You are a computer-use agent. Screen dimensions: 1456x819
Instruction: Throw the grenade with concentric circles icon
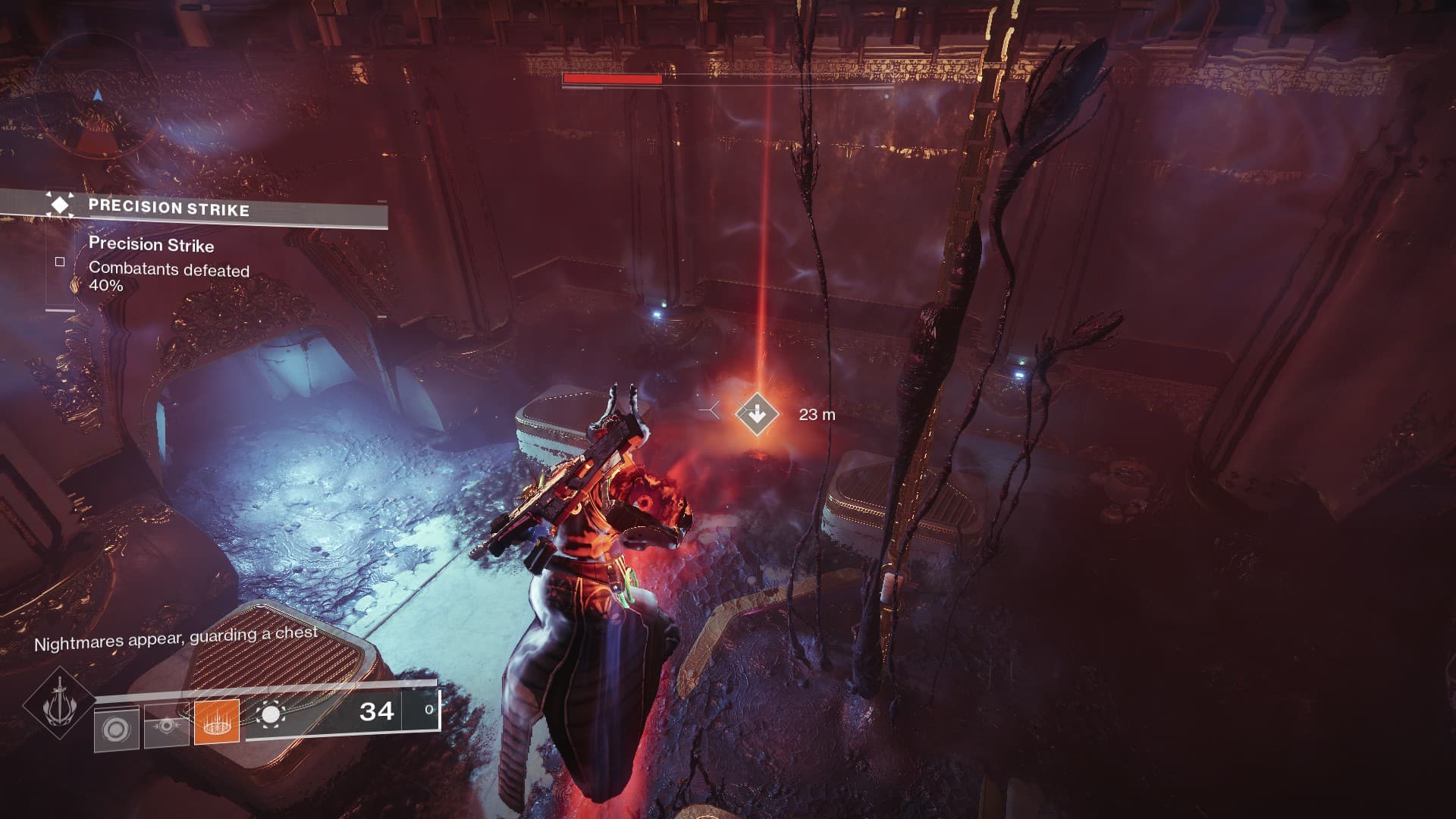coord(116,730)
